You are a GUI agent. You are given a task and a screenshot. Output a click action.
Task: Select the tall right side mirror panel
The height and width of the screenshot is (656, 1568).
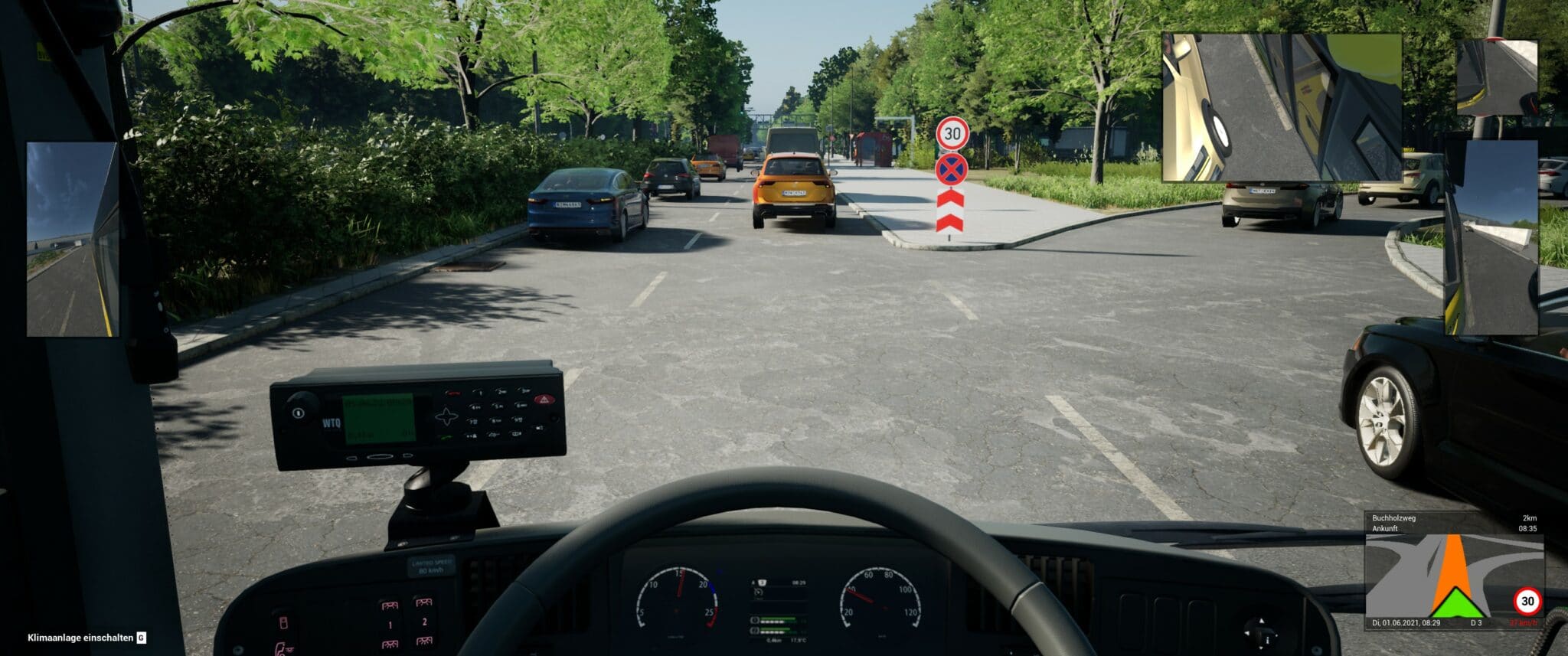click(1491, 237)
